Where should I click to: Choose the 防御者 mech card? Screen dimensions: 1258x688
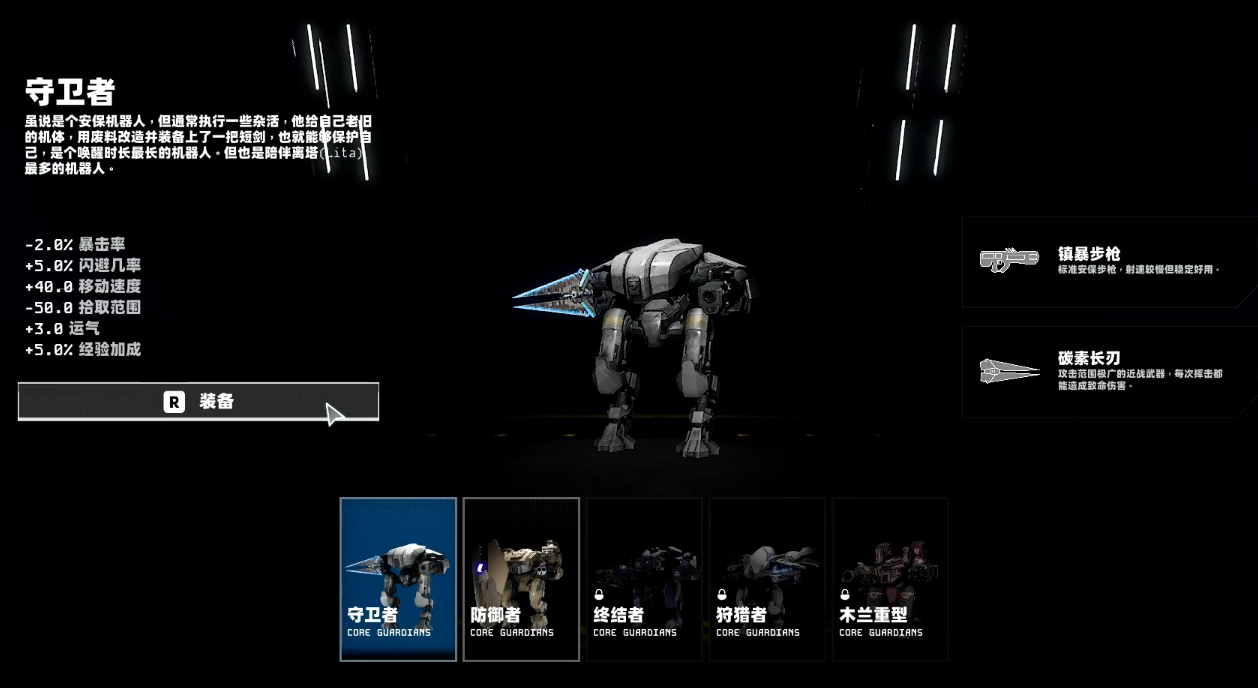click(x=521, y=579)
